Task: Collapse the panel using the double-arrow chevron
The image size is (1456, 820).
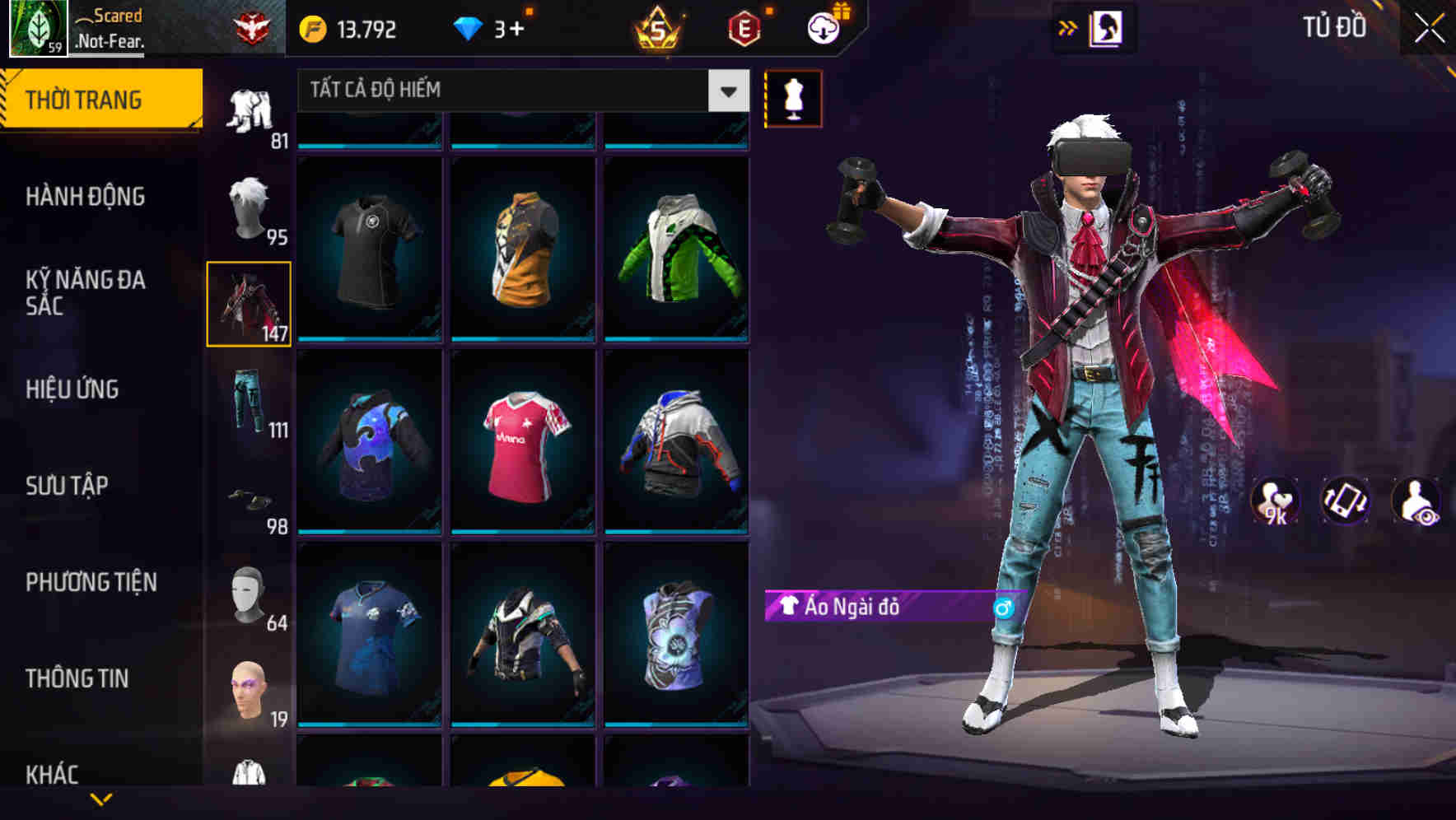Action: pyautogui.click(x=1068, y=26)
